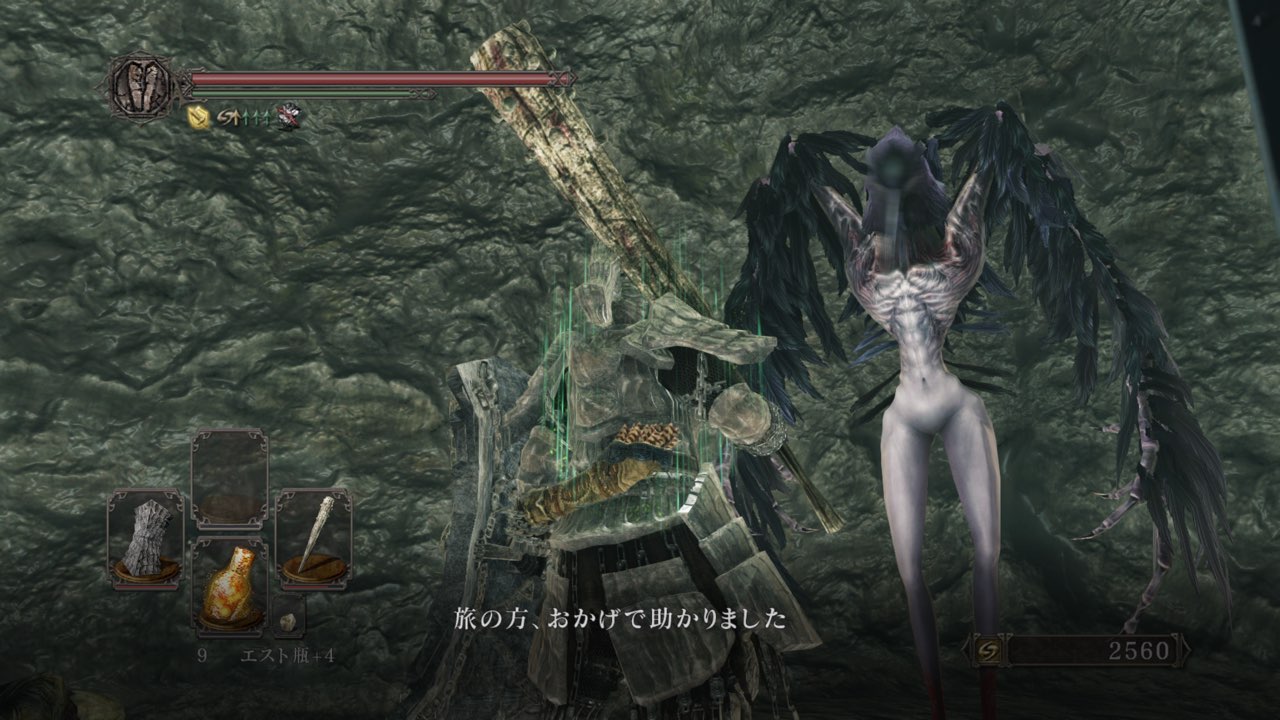The height and width of the screenshot is (720, 1280).
Task: Select the left-hand bark shield slot
Action: 146,538
